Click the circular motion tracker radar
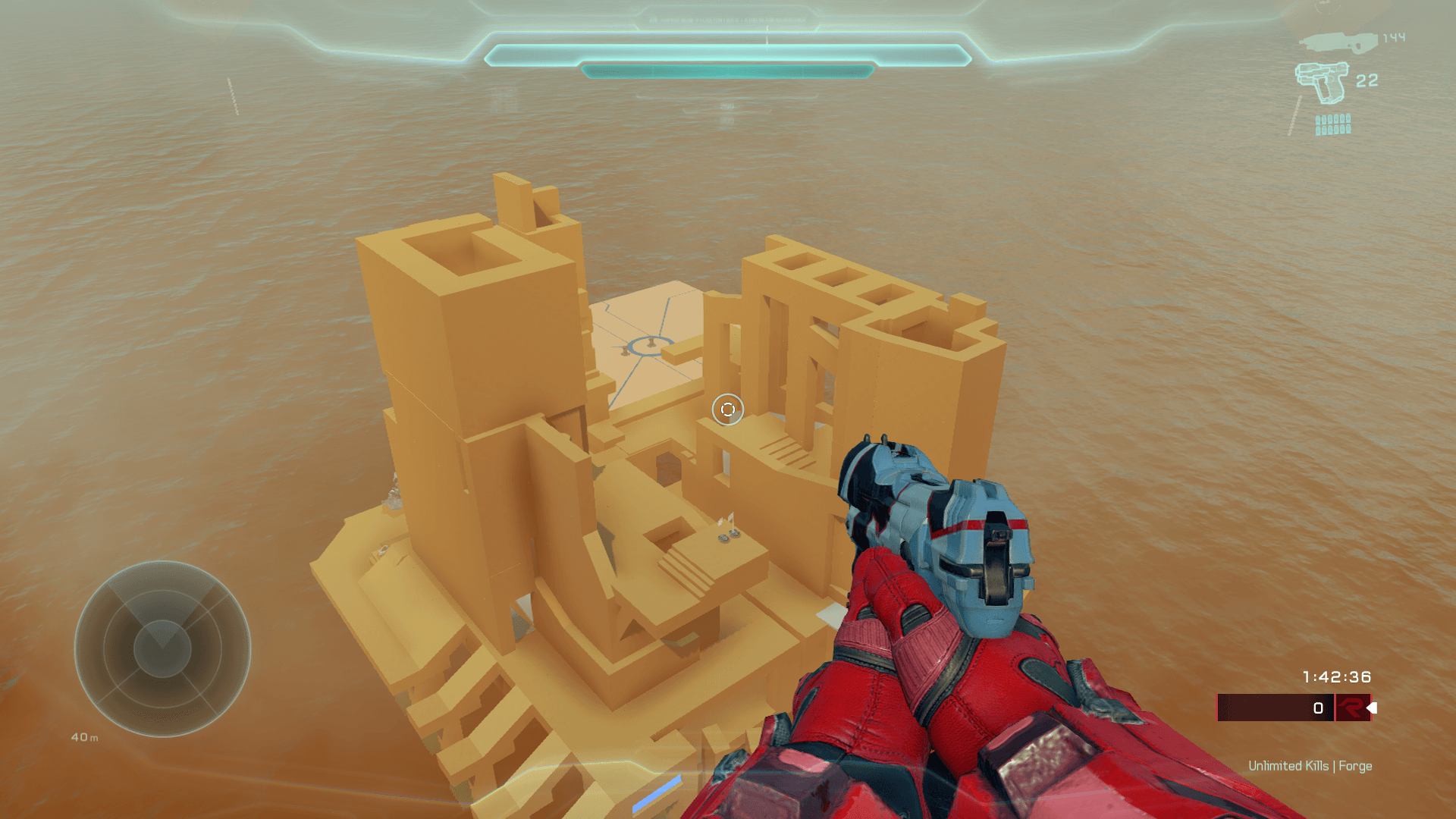Image resolution: width=1456 pixels, height=819 pixels. click(162, 648)
